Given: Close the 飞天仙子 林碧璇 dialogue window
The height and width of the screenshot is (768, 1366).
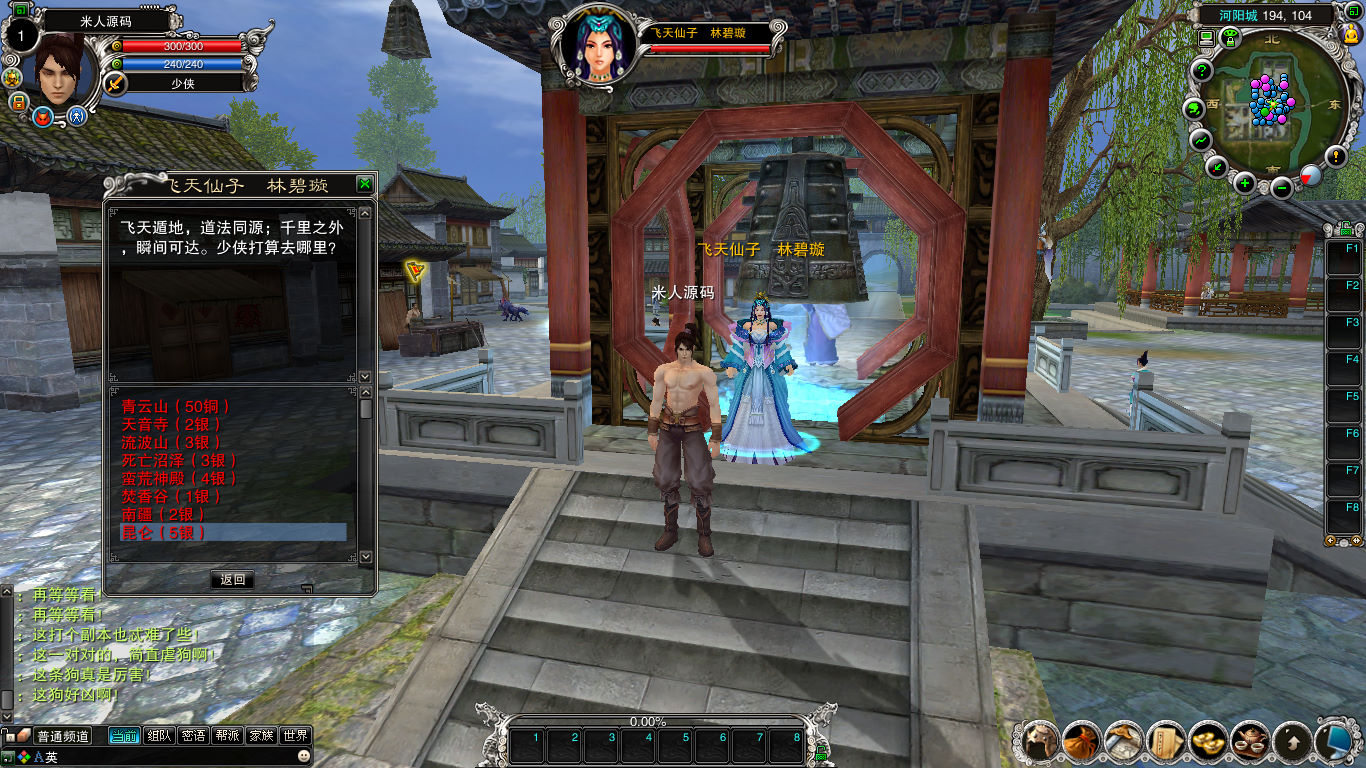Looking at the screenshot, I should point(365,184).
